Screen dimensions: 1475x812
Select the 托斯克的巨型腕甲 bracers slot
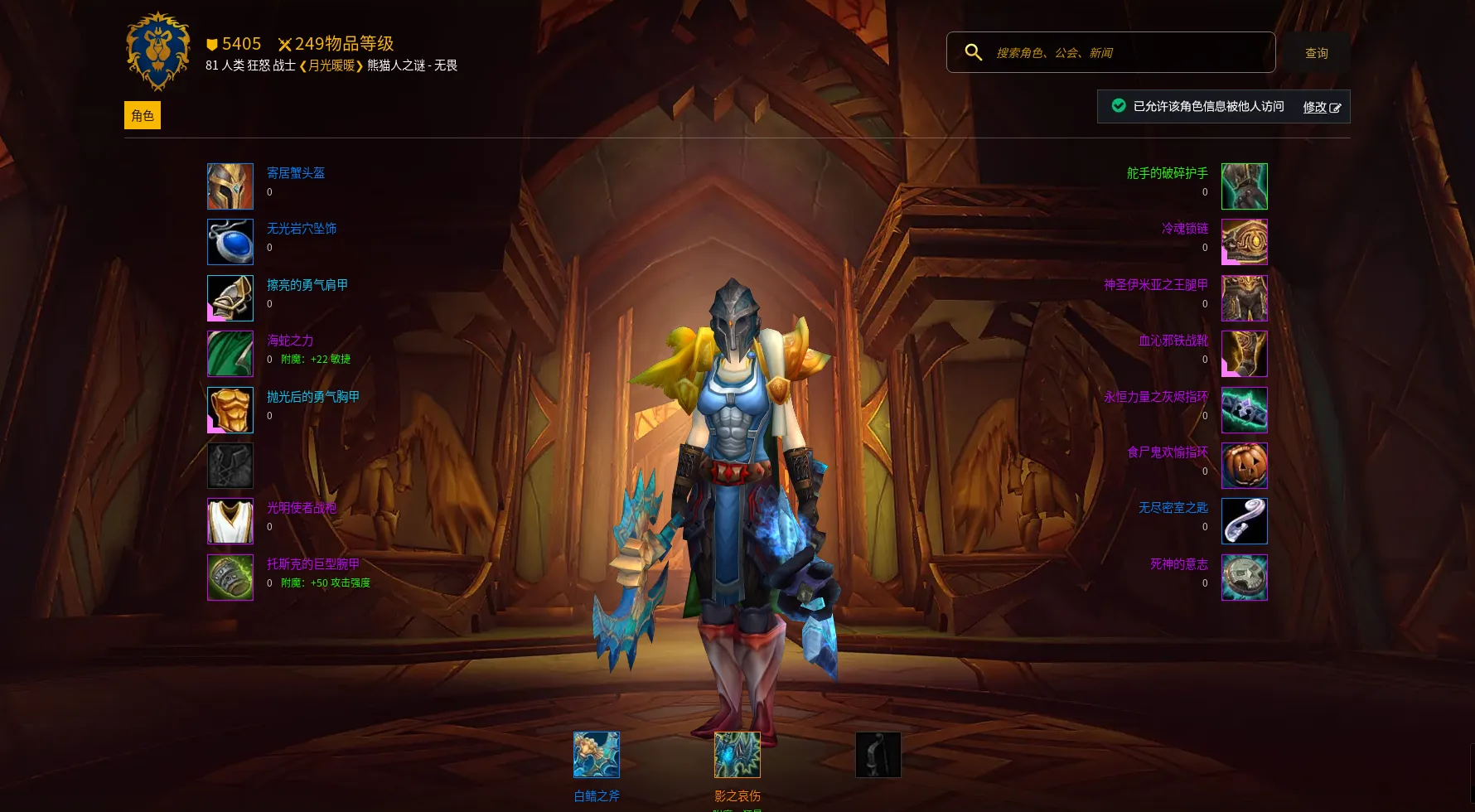pos(230,578)
